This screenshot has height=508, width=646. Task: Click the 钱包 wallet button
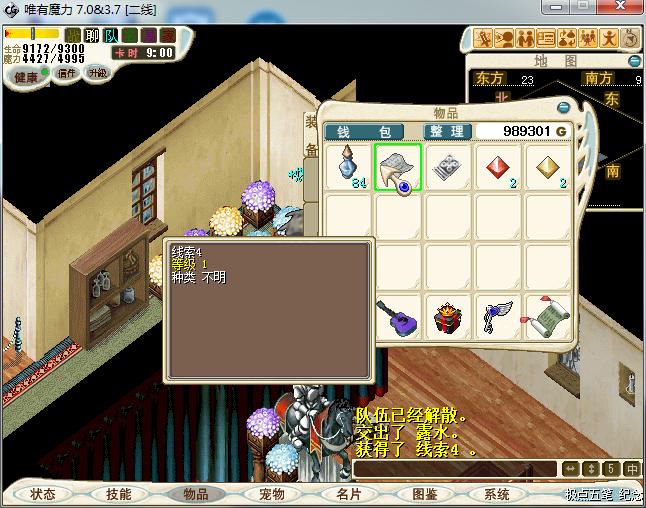pyautogui.click(x=363, y=131)
